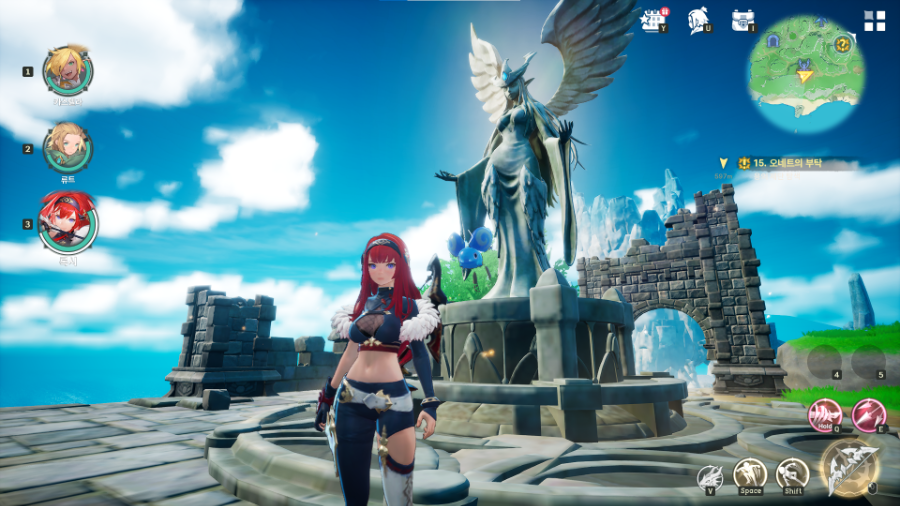This screenshot has height=506, width=900.
Task: Activate the pink claw slash skill
Action: 824,415
